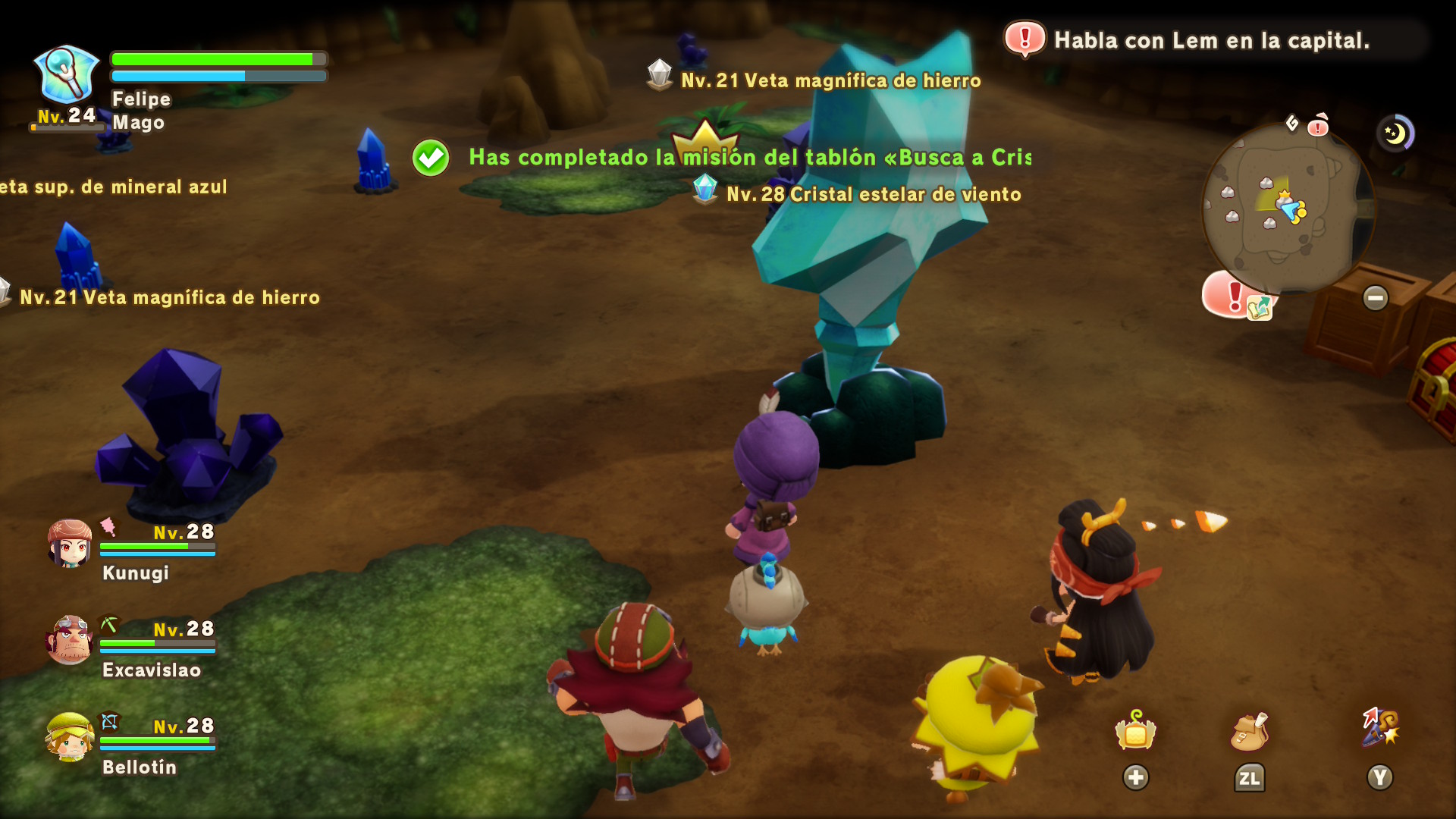Activate the magic staff skill icon
The width and height of the screenshot is (1456, 819).
point(1380,728)
